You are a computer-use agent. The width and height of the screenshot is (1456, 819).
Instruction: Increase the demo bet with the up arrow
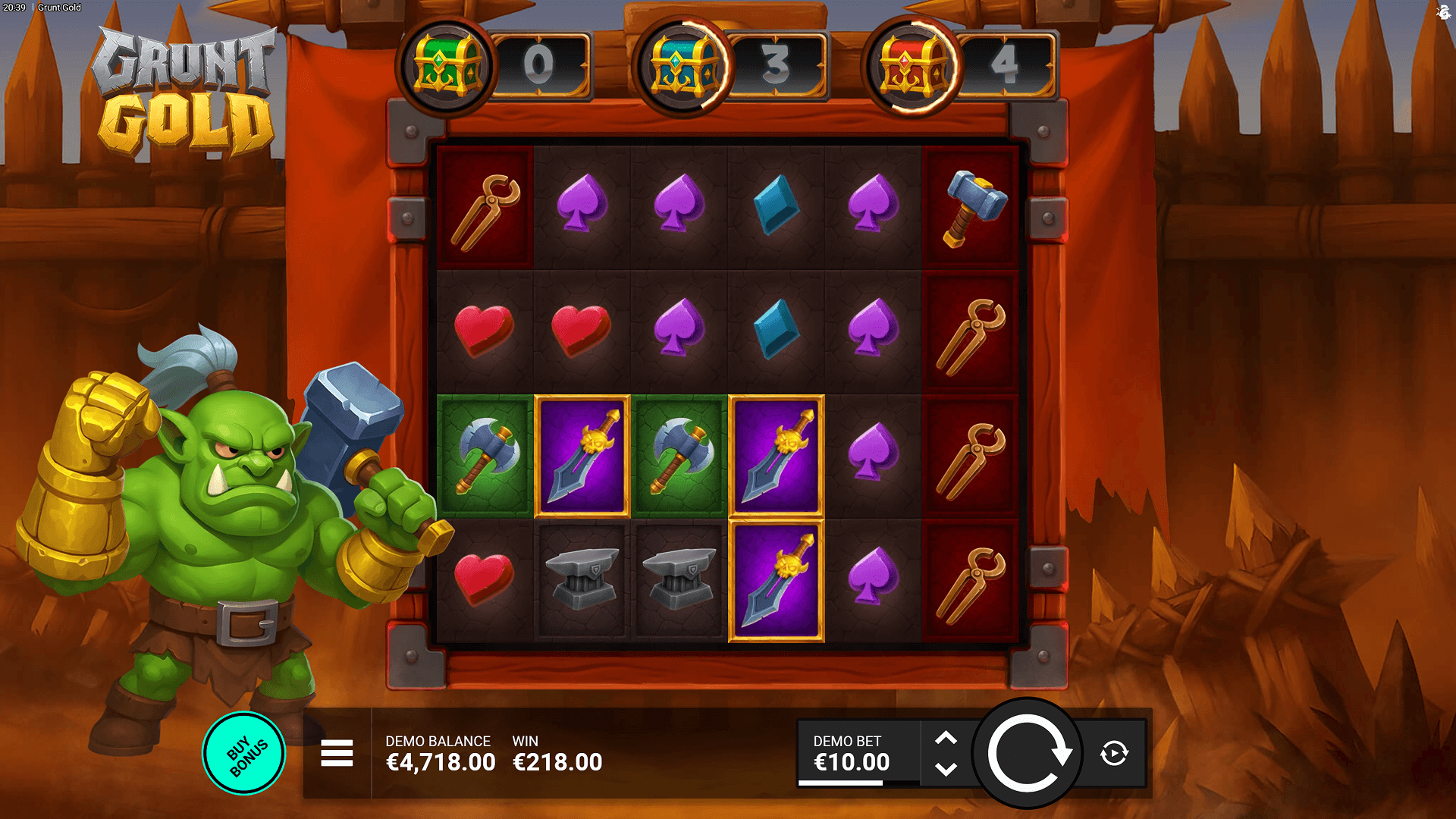(946, 738)
